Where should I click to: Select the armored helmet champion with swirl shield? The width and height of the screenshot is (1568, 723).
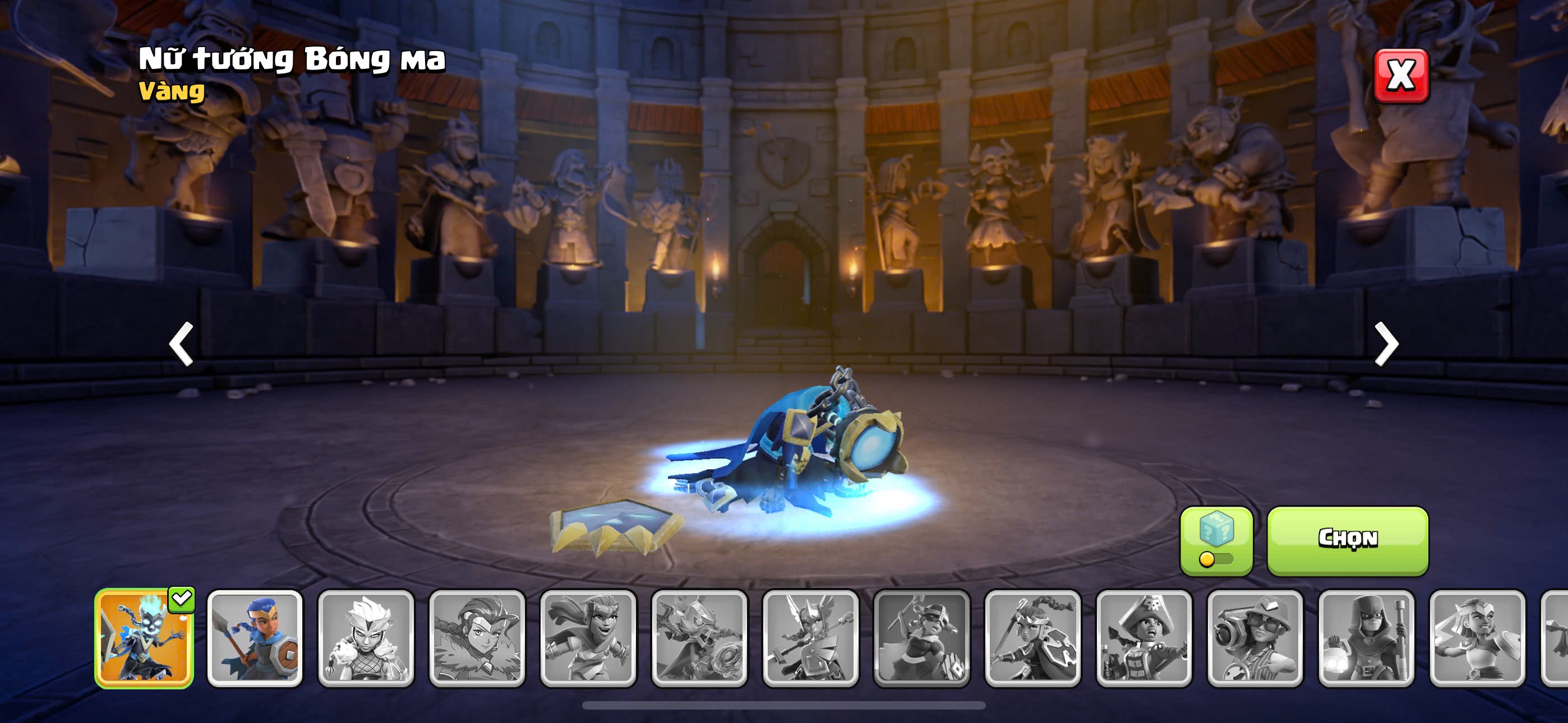(699, 638)
